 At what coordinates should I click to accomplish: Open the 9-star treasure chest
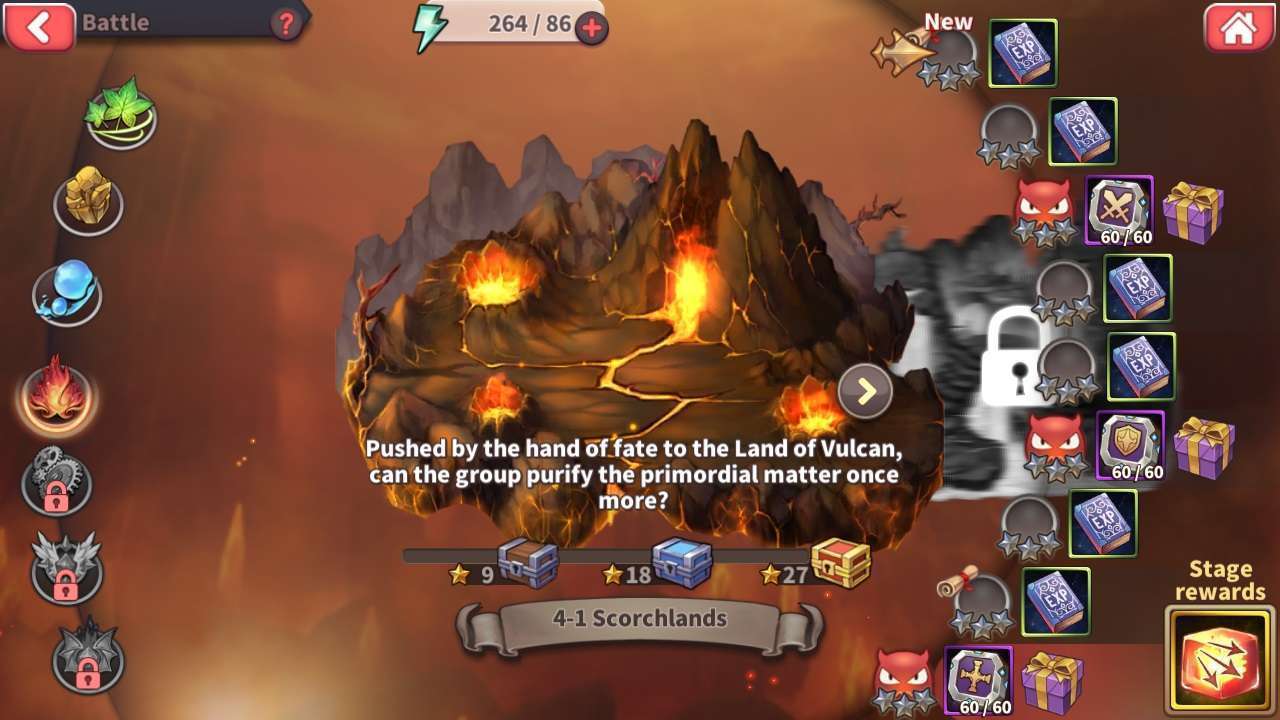click(527, 563)
